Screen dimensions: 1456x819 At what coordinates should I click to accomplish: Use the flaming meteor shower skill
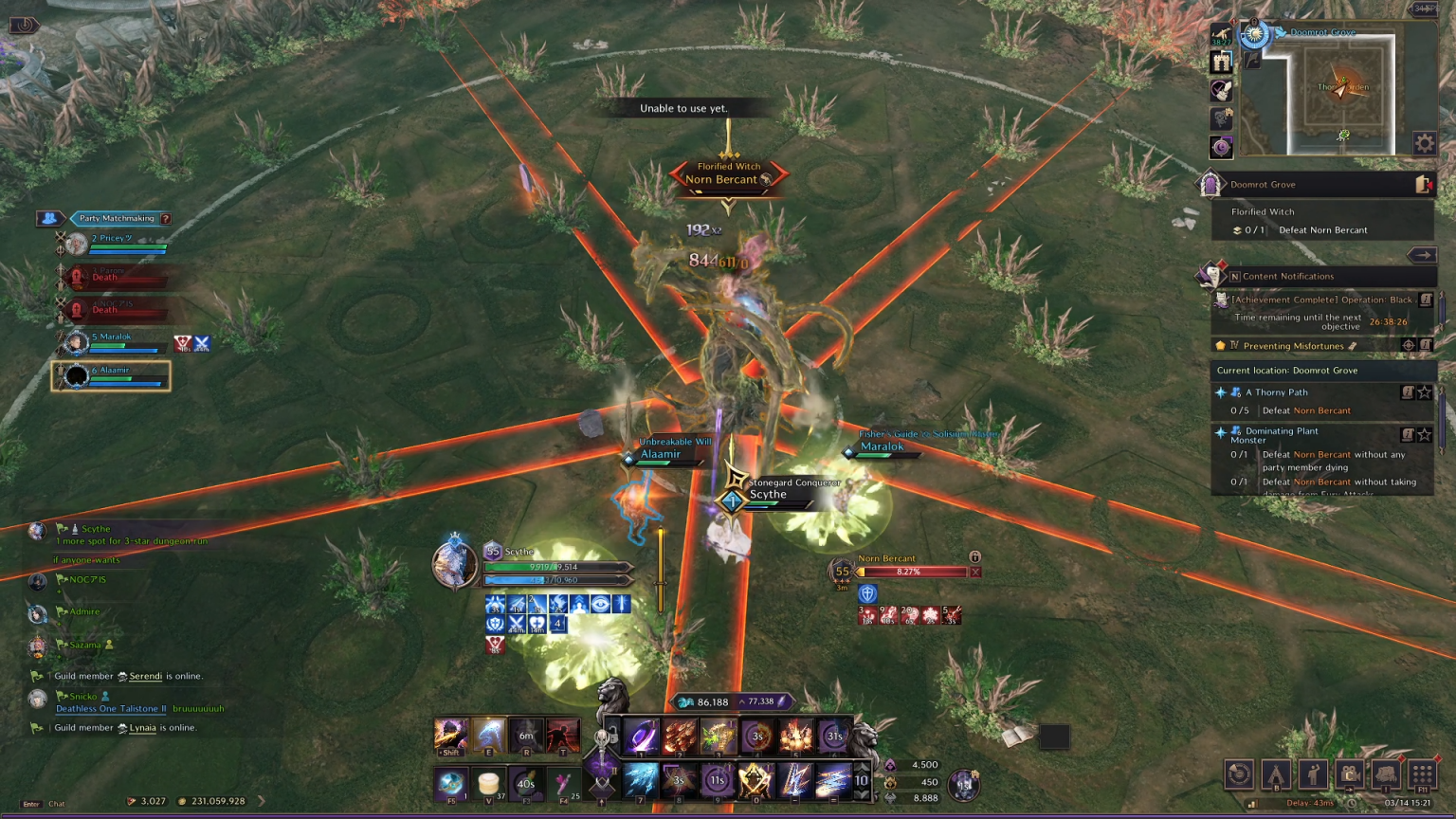680,736
